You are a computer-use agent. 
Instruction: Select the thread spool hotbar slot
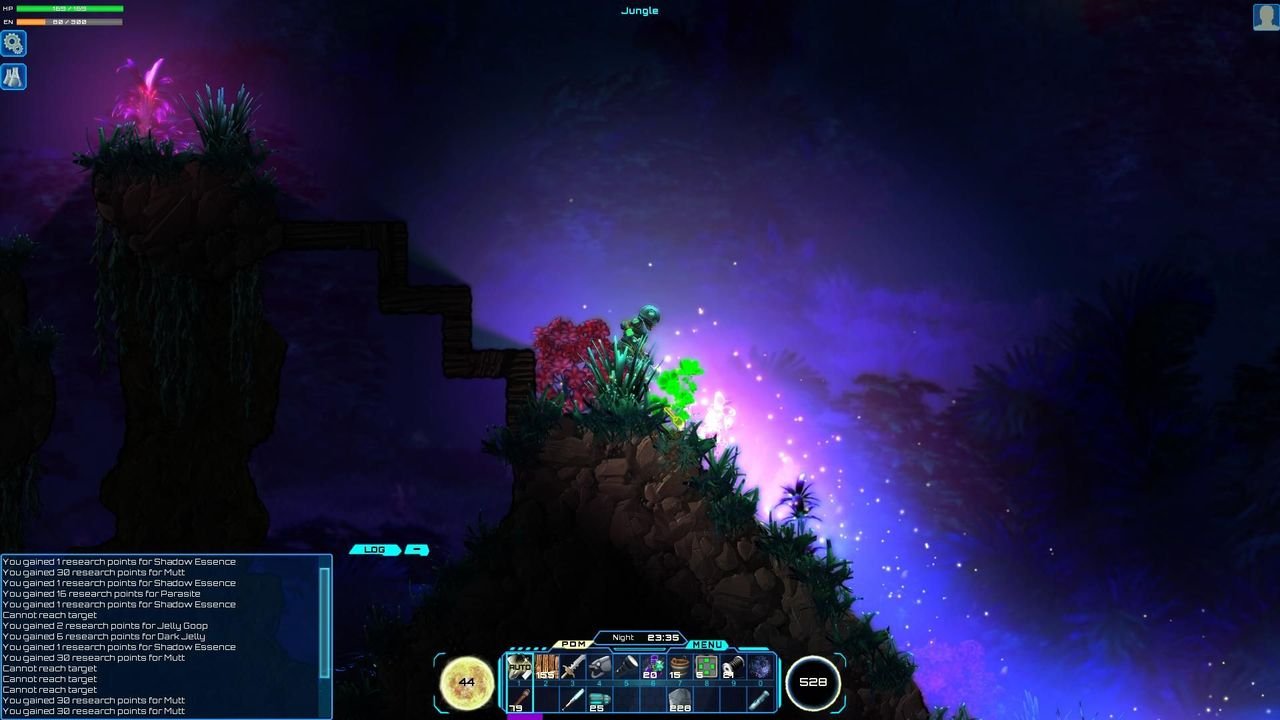pos(733,667)
